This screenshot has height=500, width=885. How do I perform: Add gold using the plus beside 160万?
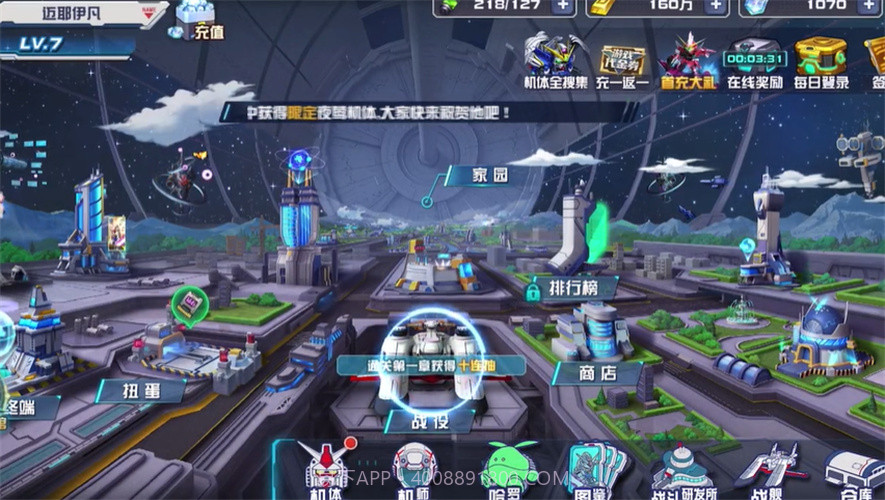click(x=715, y=5)
